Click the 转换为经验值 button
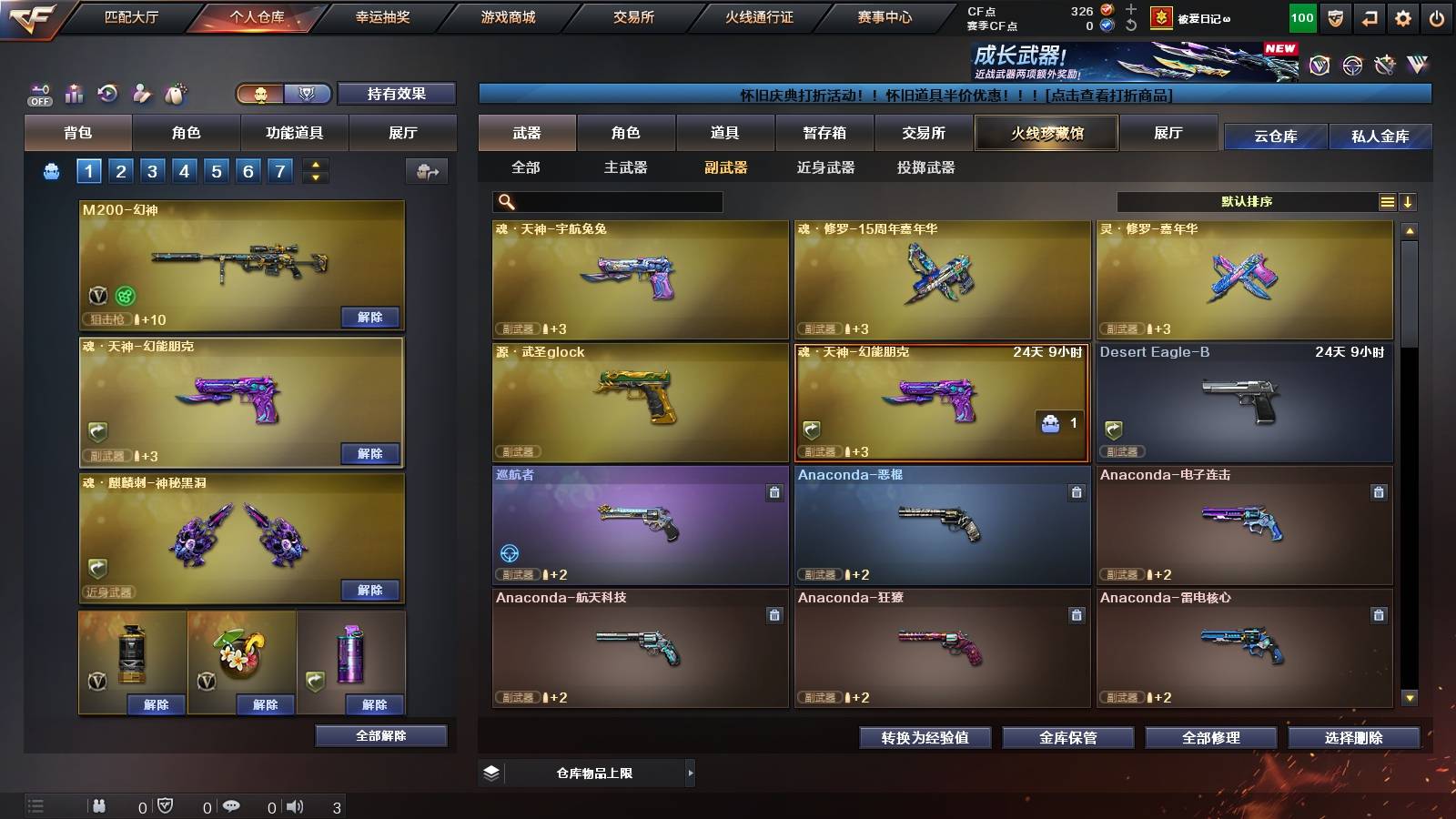The width and height of the screenshot is (1456, 819). tap(925, 738)
